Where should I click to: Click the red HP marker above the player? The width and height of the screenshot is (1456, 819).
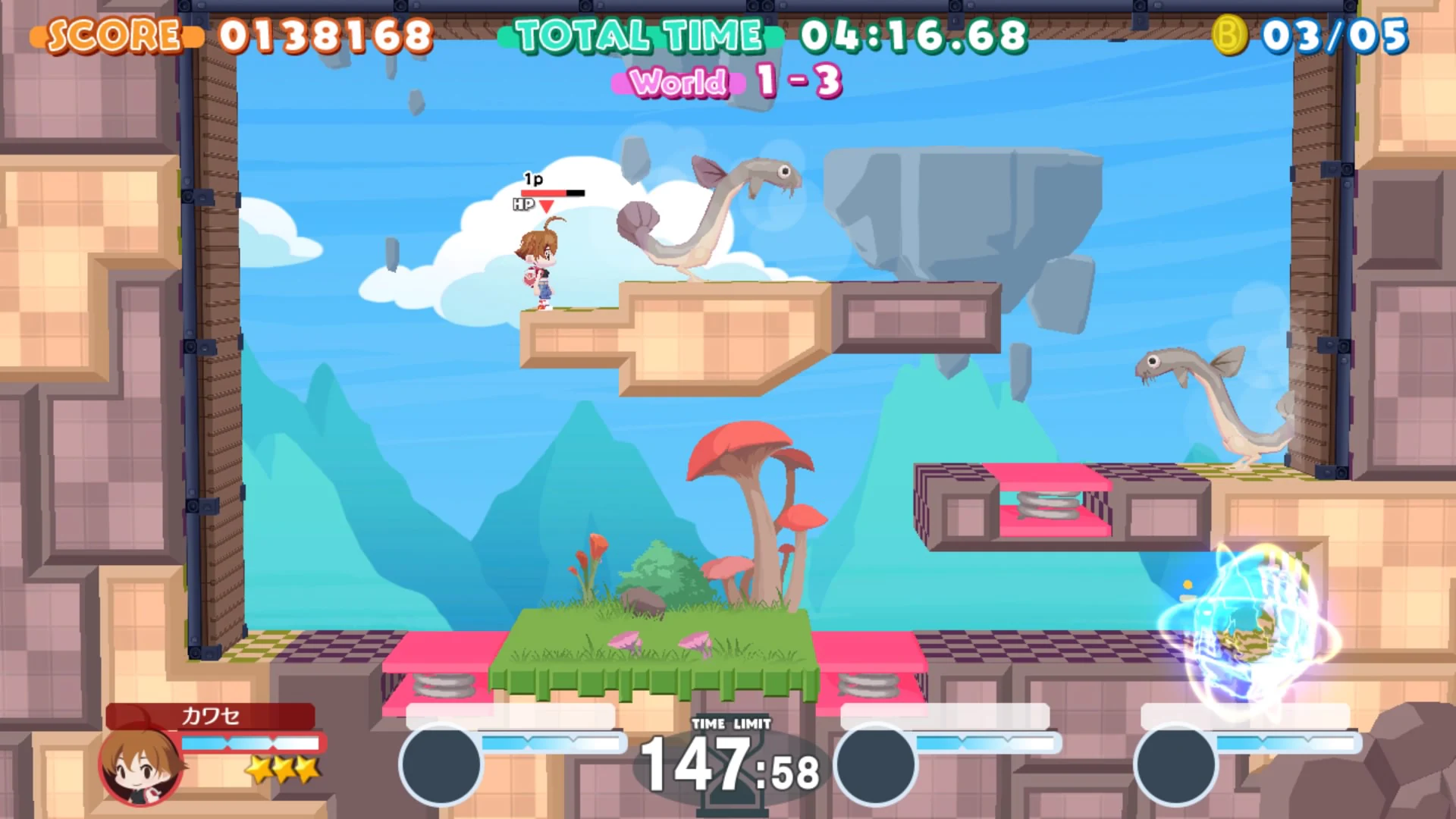tap(548, 203)
